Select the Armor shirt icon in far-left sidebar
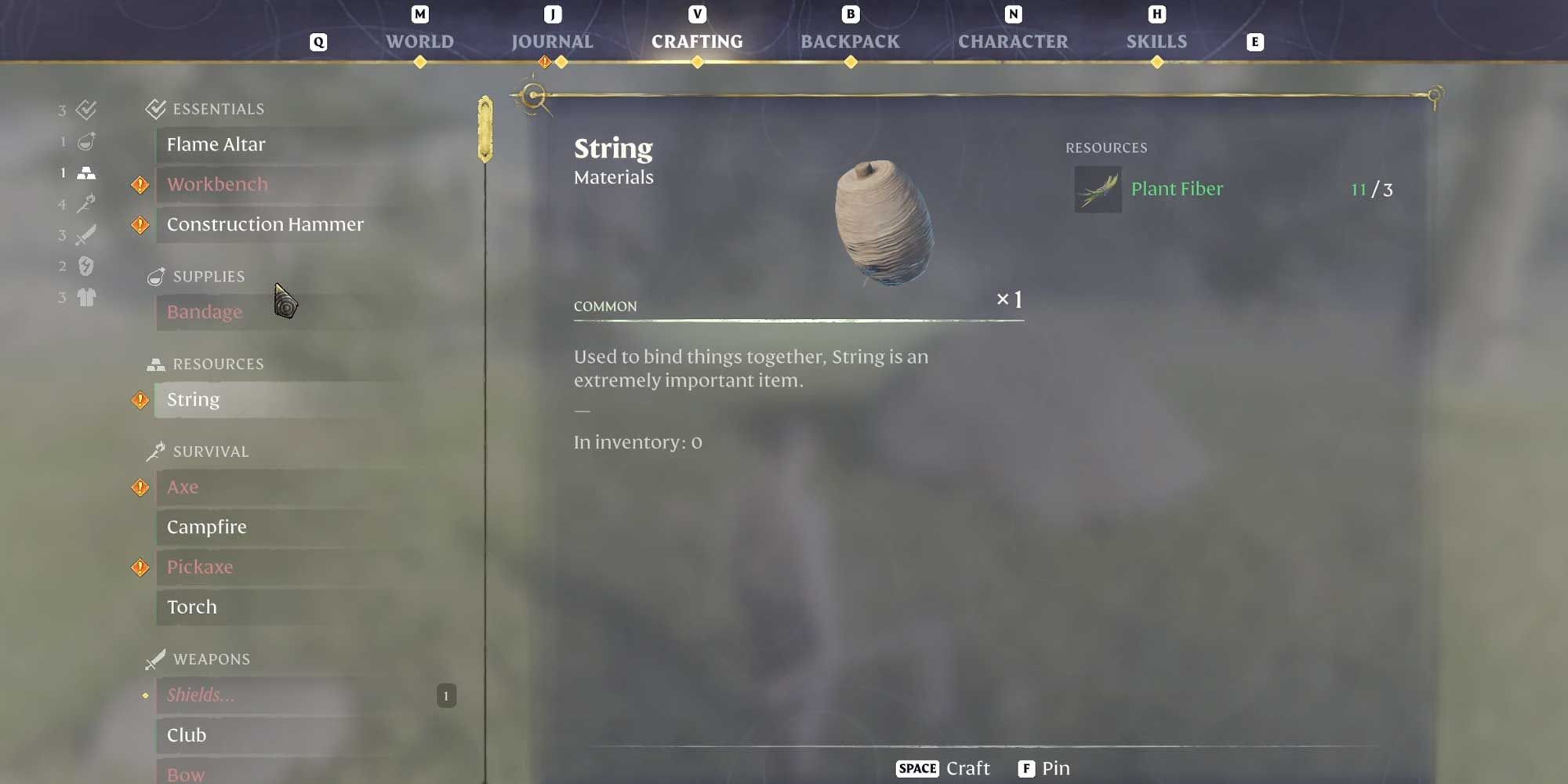The width and height of the screenshot is (1568, 784). (x=86, y=298)
